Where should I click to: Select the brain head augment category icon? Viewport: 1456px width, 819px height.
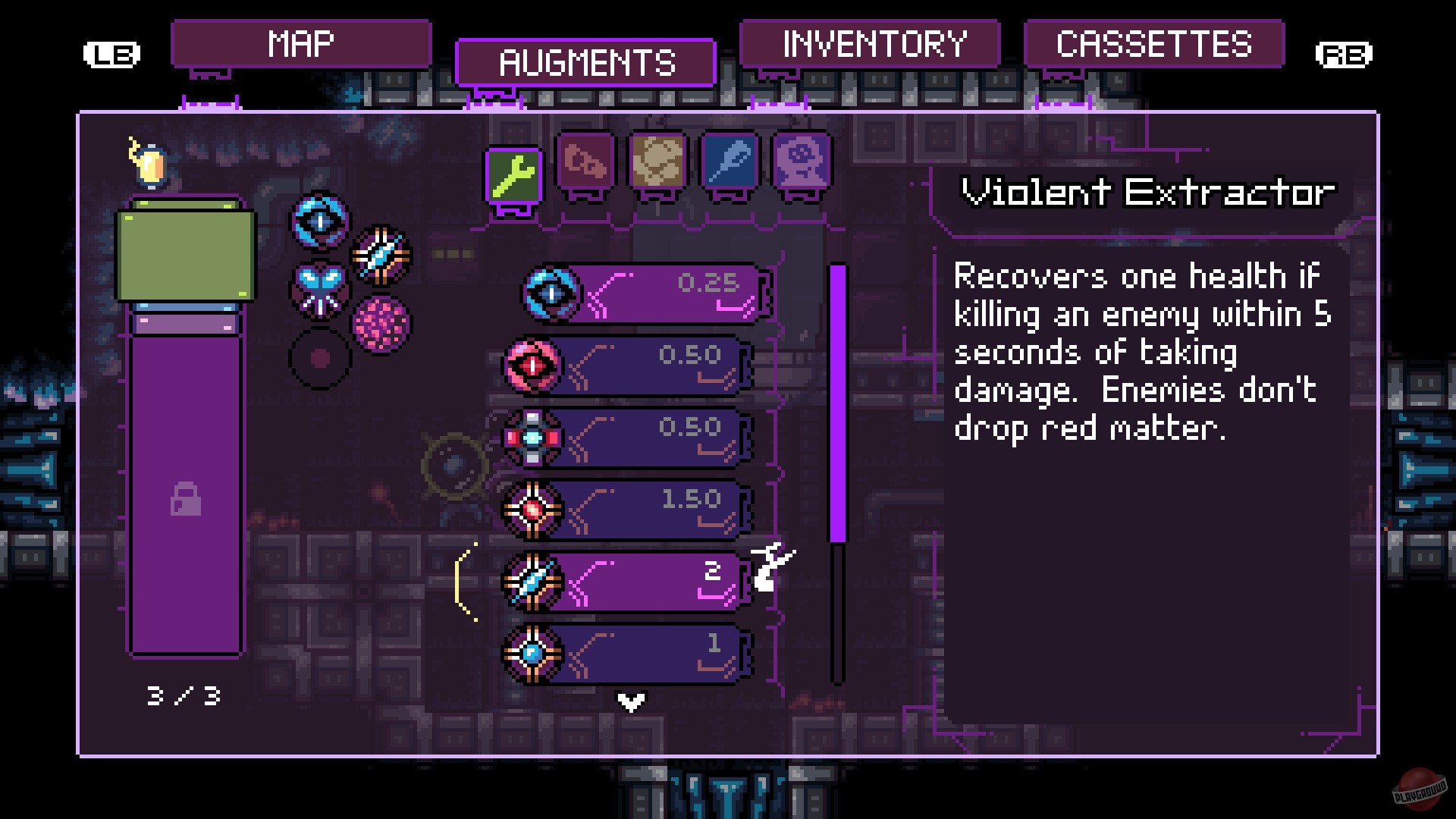pos(802,165)
